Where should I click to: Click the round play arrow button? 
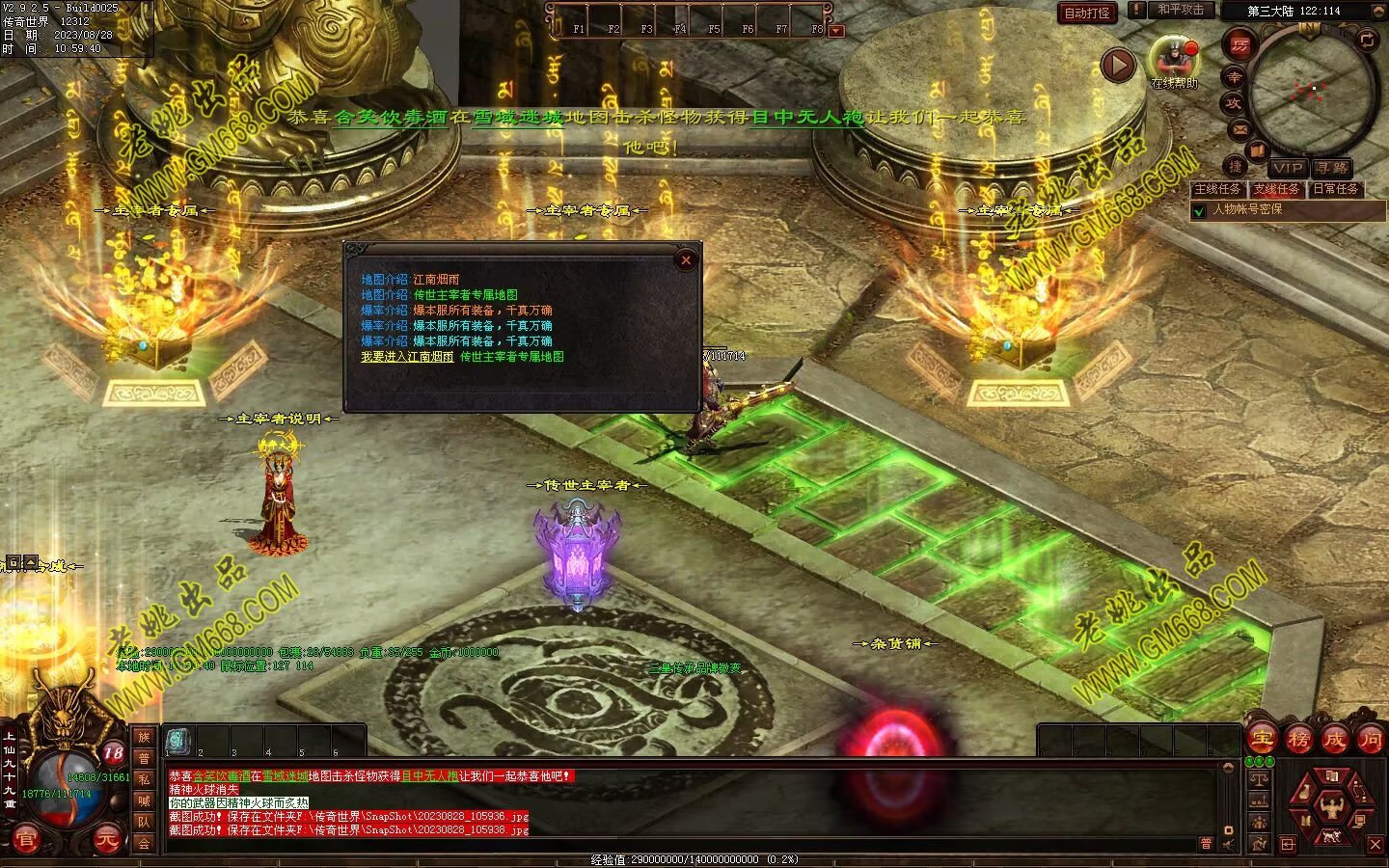pyautogui.click(x=1117, y=66)
